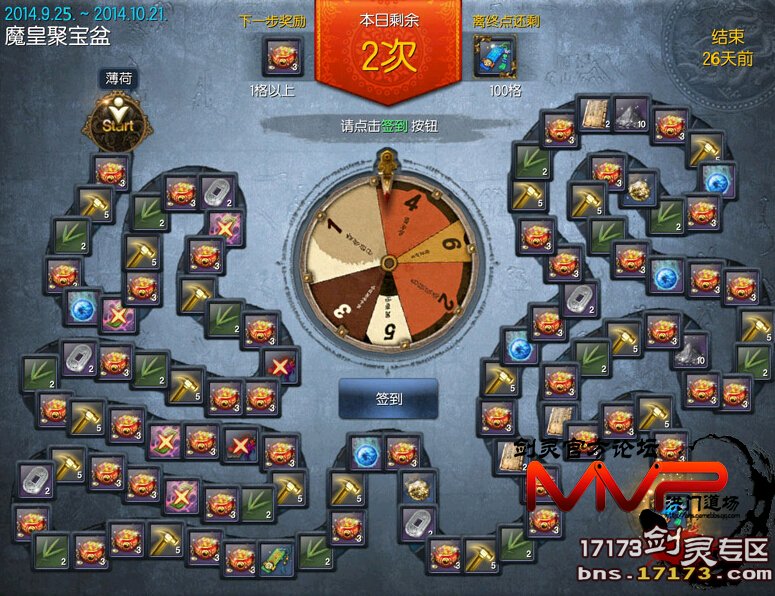Click the numbered spinner wheel
775x596 pixels.
pos(388,262)
